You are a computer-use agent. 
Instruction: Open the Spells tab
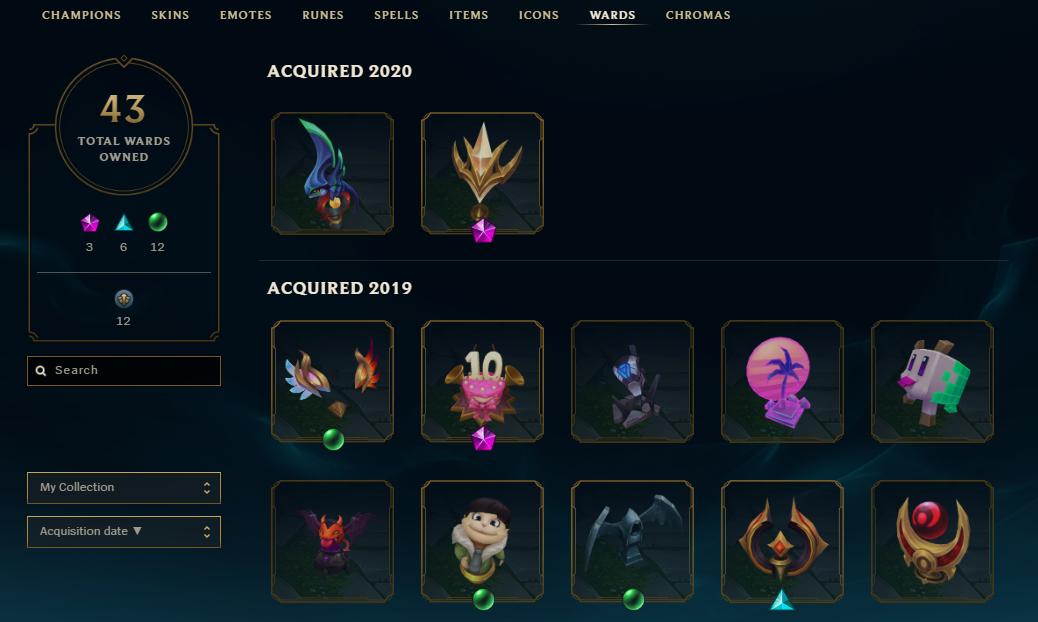click(396, 15)
